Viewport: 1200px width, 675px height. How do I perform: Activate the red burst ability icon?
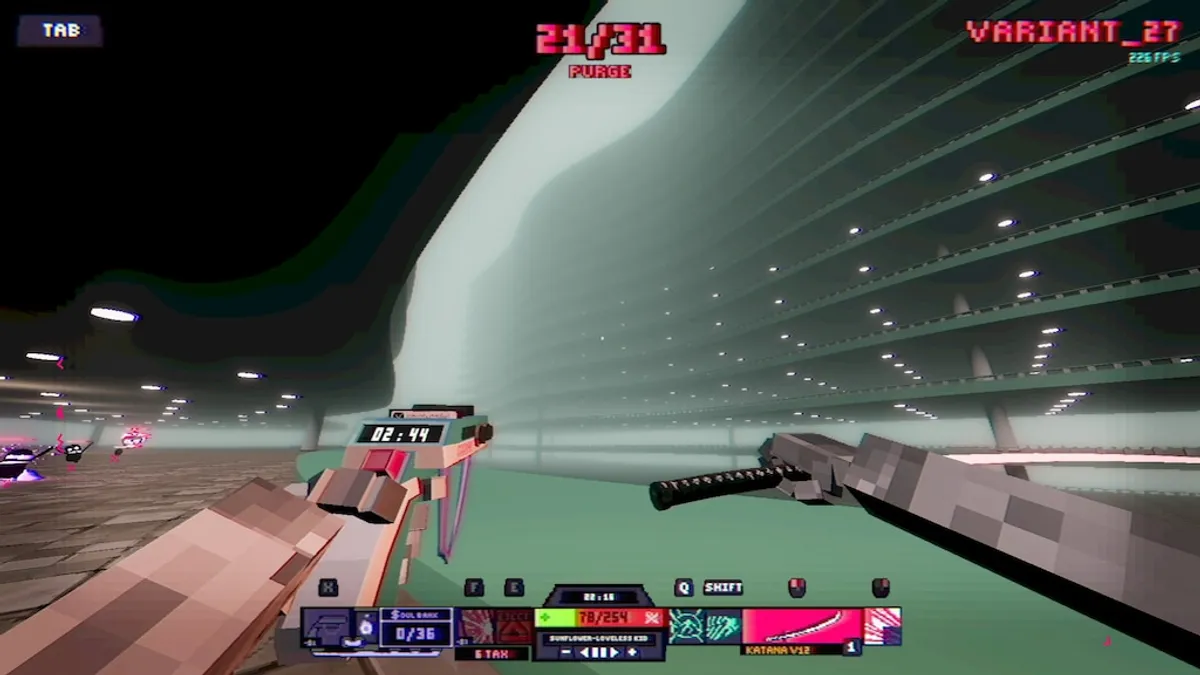pyautogui.click(x=476, y=626)
